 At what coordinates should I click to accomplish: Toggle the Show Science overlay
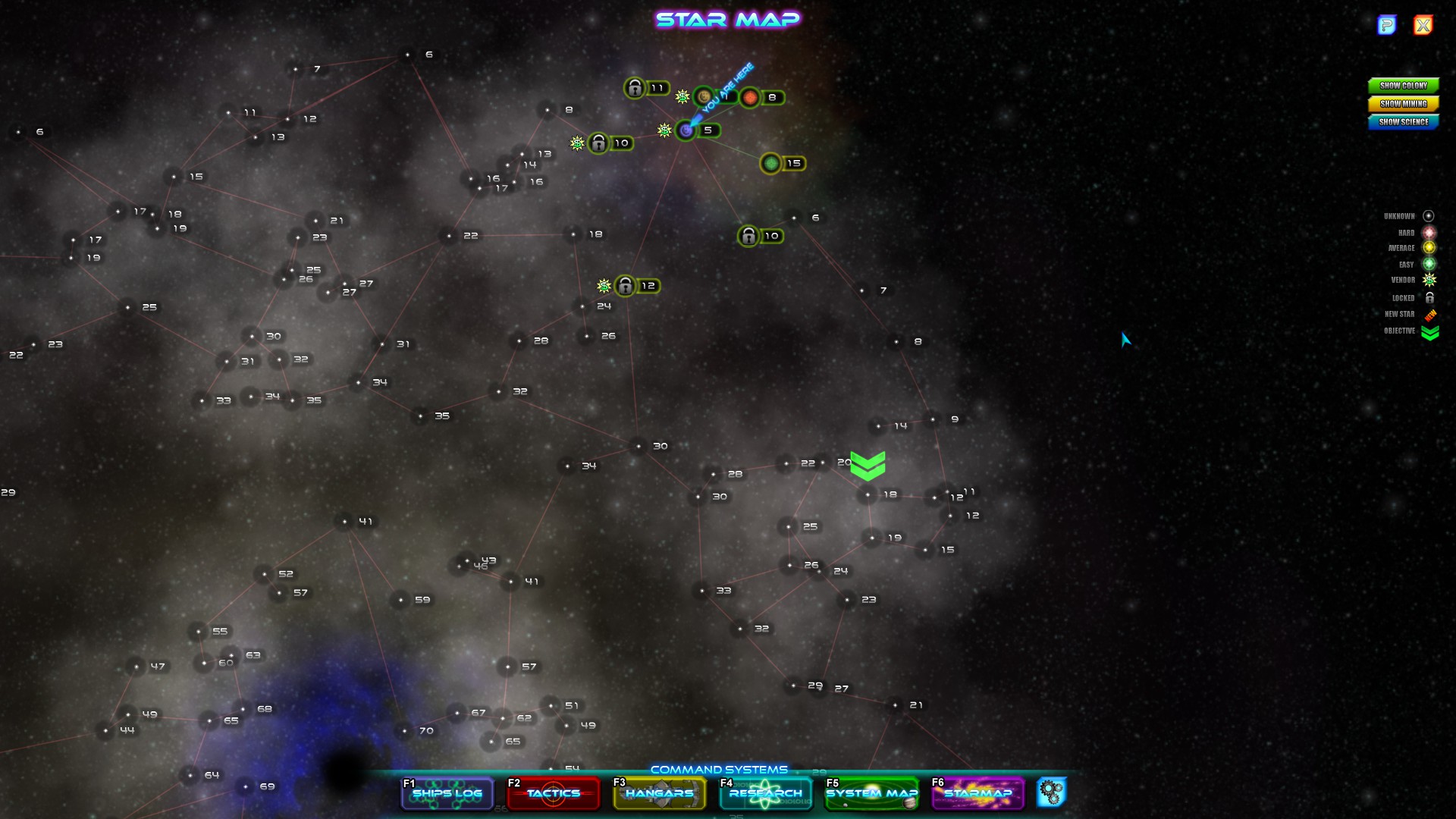[1402, 121]
